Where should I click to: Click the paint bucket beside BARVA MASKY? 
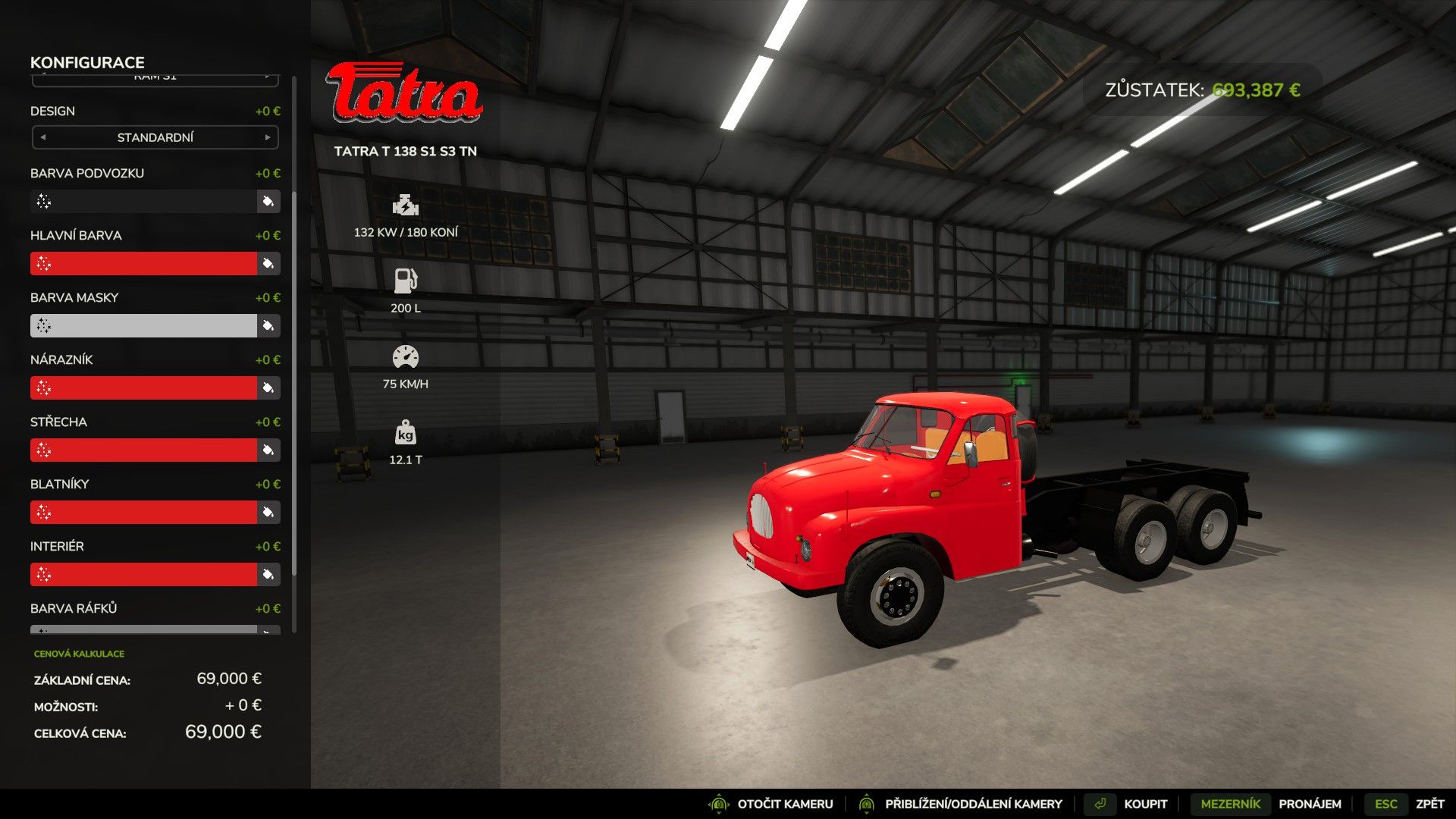[267, 325]
